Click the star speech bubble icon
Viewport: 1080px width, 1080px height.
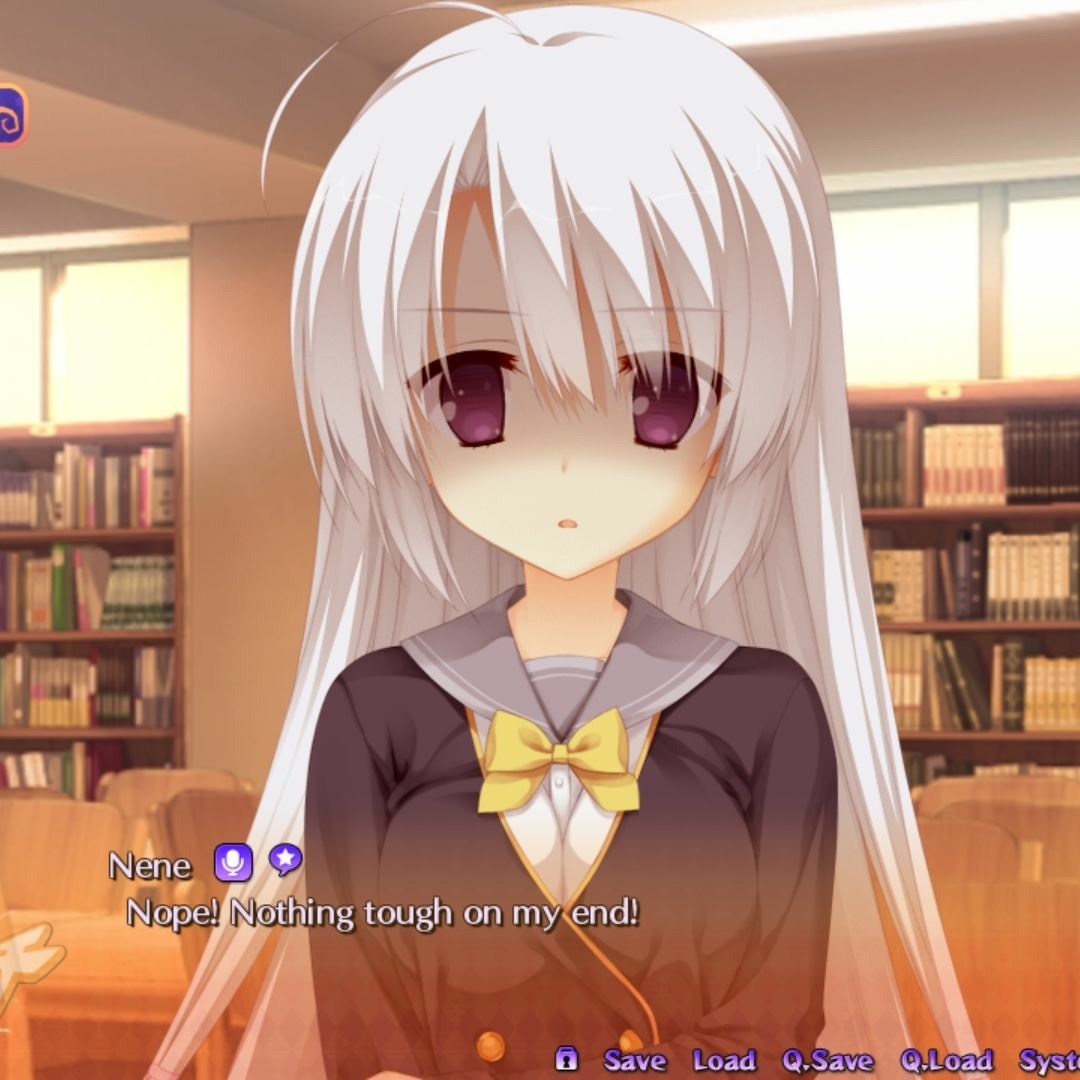point(285,860)
